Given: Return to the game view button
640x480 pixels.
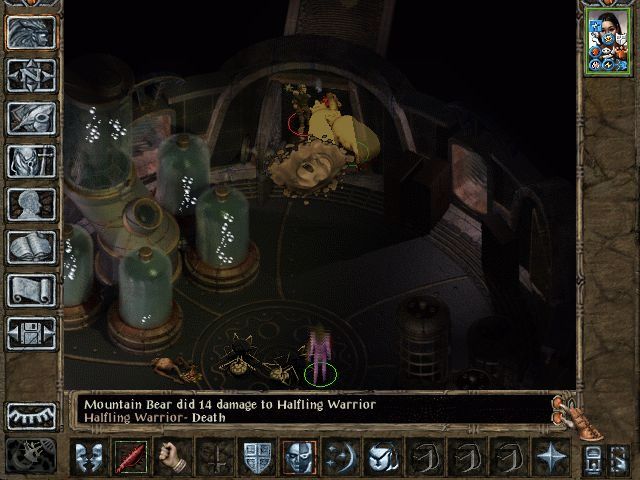Looking at the screenshot, I should (x=31, y=32).
